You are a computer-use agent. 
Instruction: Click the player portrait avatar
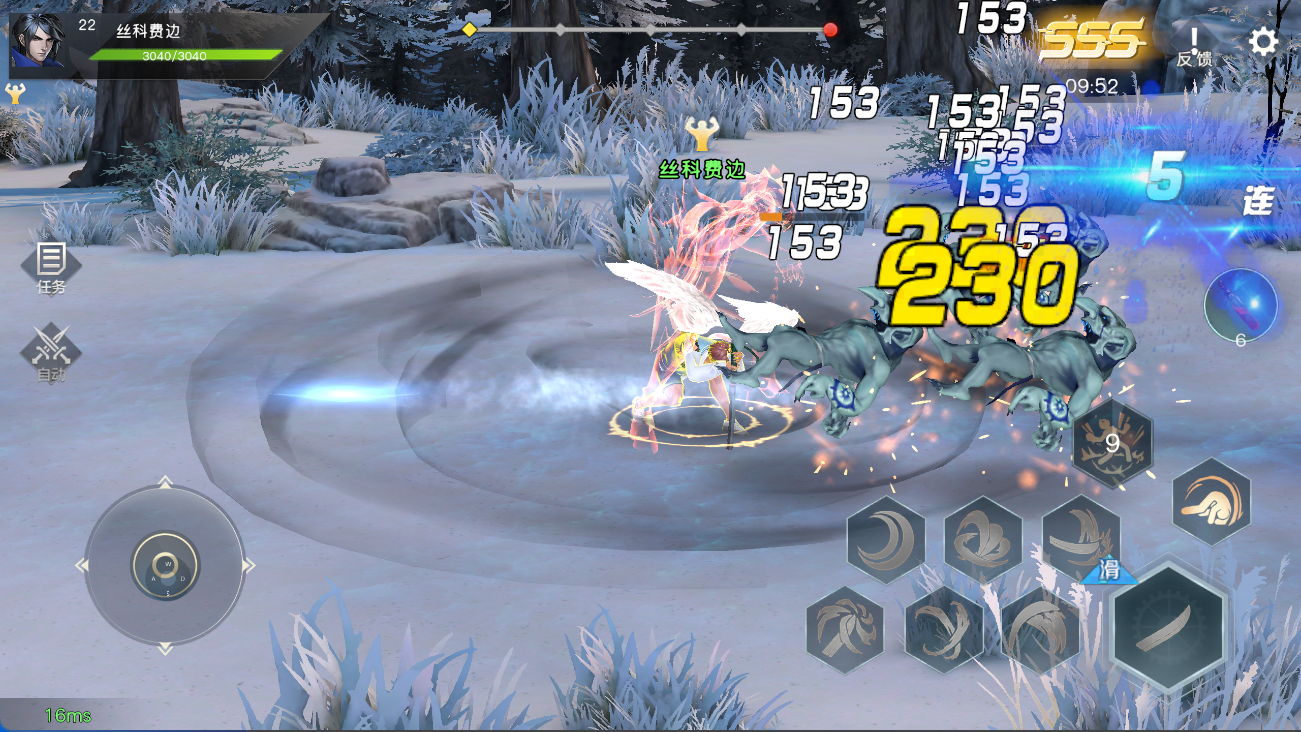[x=37, y=44]
